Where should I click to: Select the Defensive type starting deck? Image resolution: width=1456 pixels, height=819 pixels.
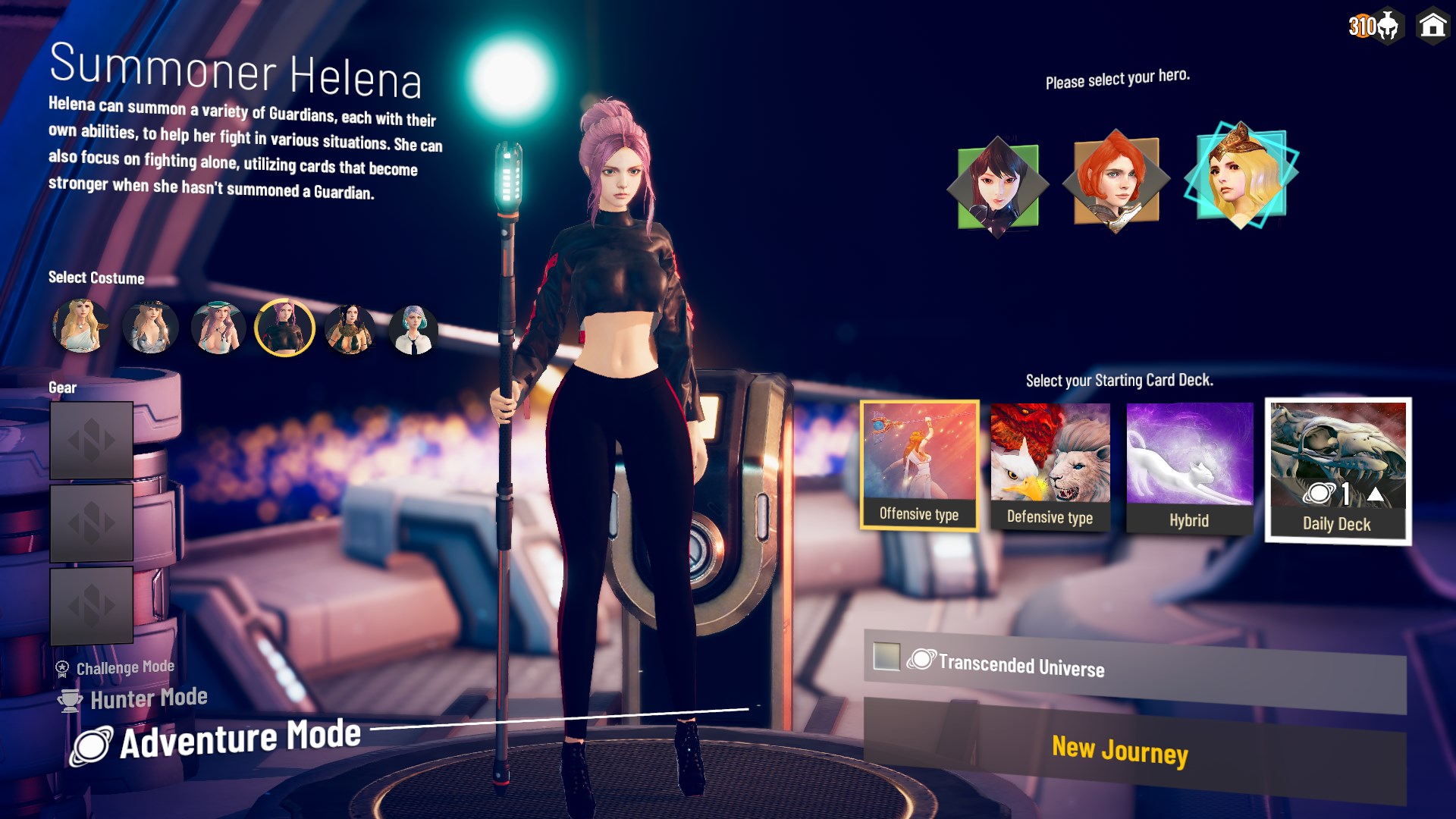point(1050,463)
